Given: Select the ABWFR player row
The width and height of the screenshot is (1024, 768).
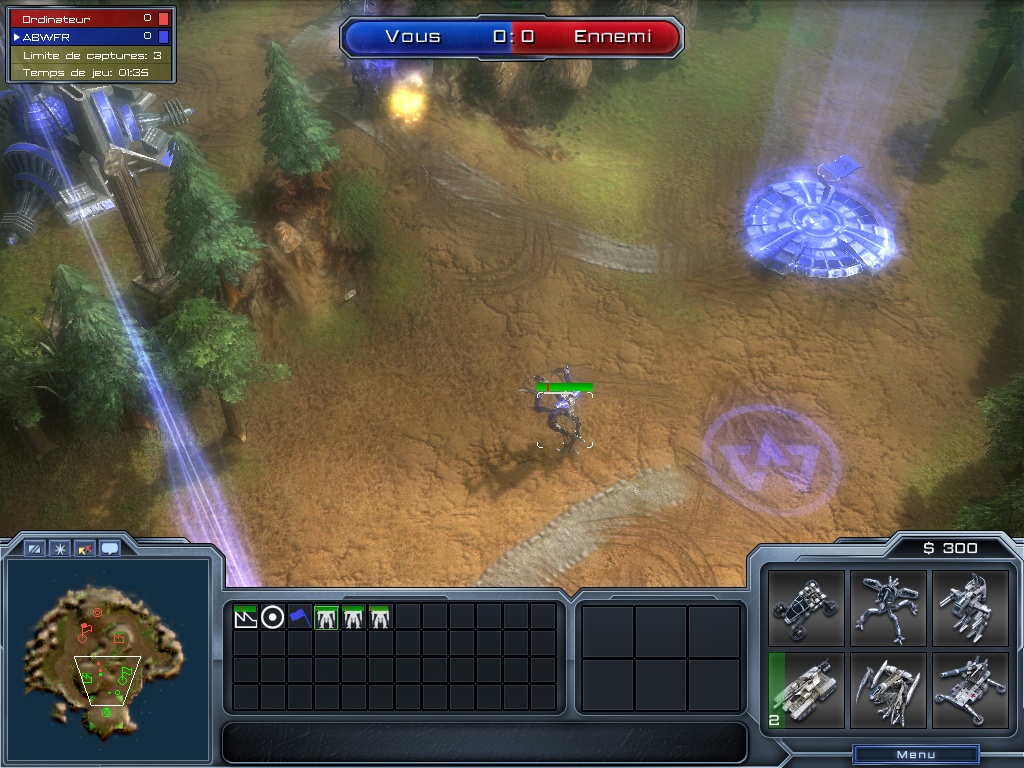Looking at the screenshot, I should [90, 36].
